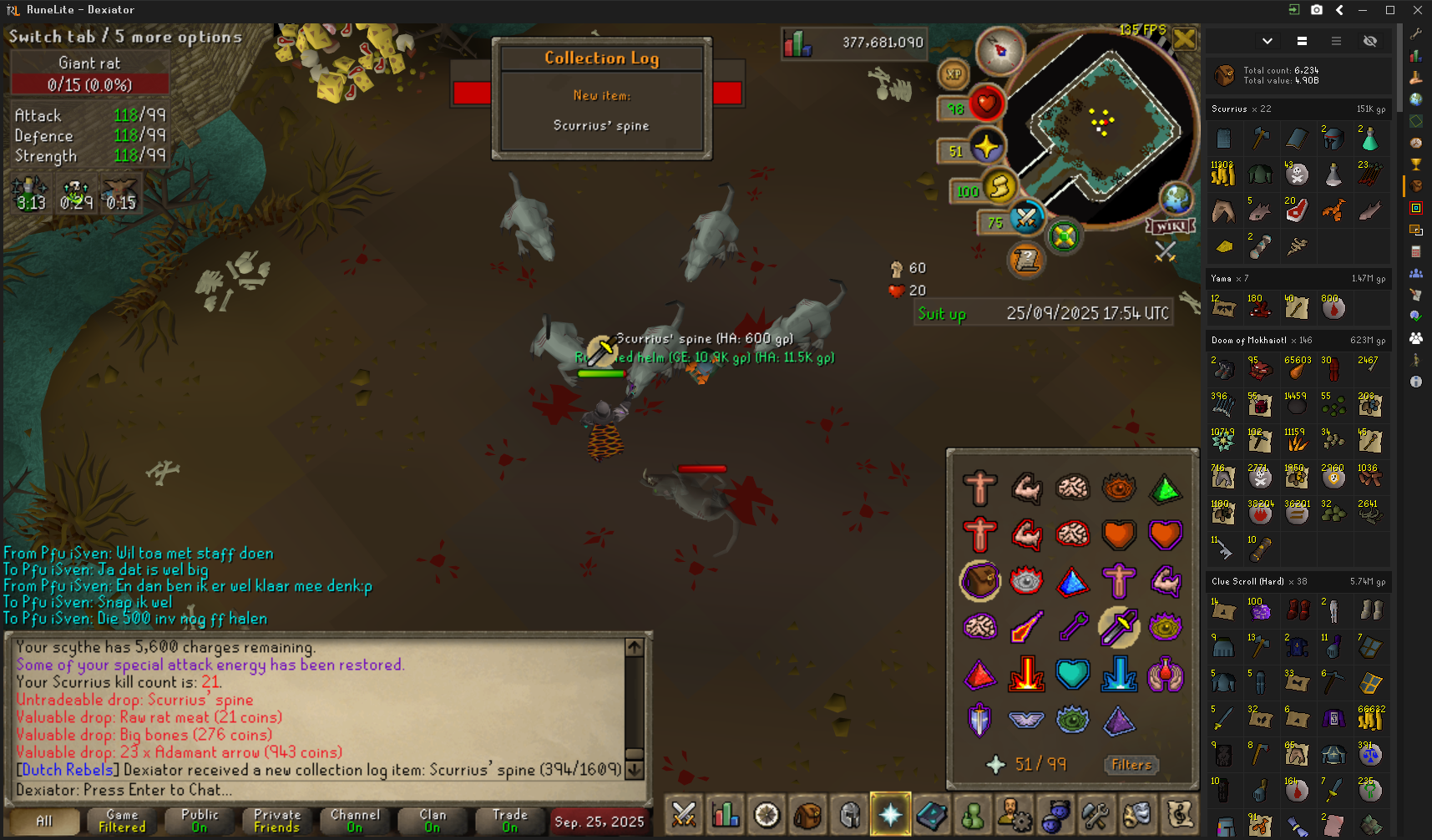The height and width of the screenshot is (840, 1432).
Task: Open the Spellbook tab
Action: pos(932,815)
